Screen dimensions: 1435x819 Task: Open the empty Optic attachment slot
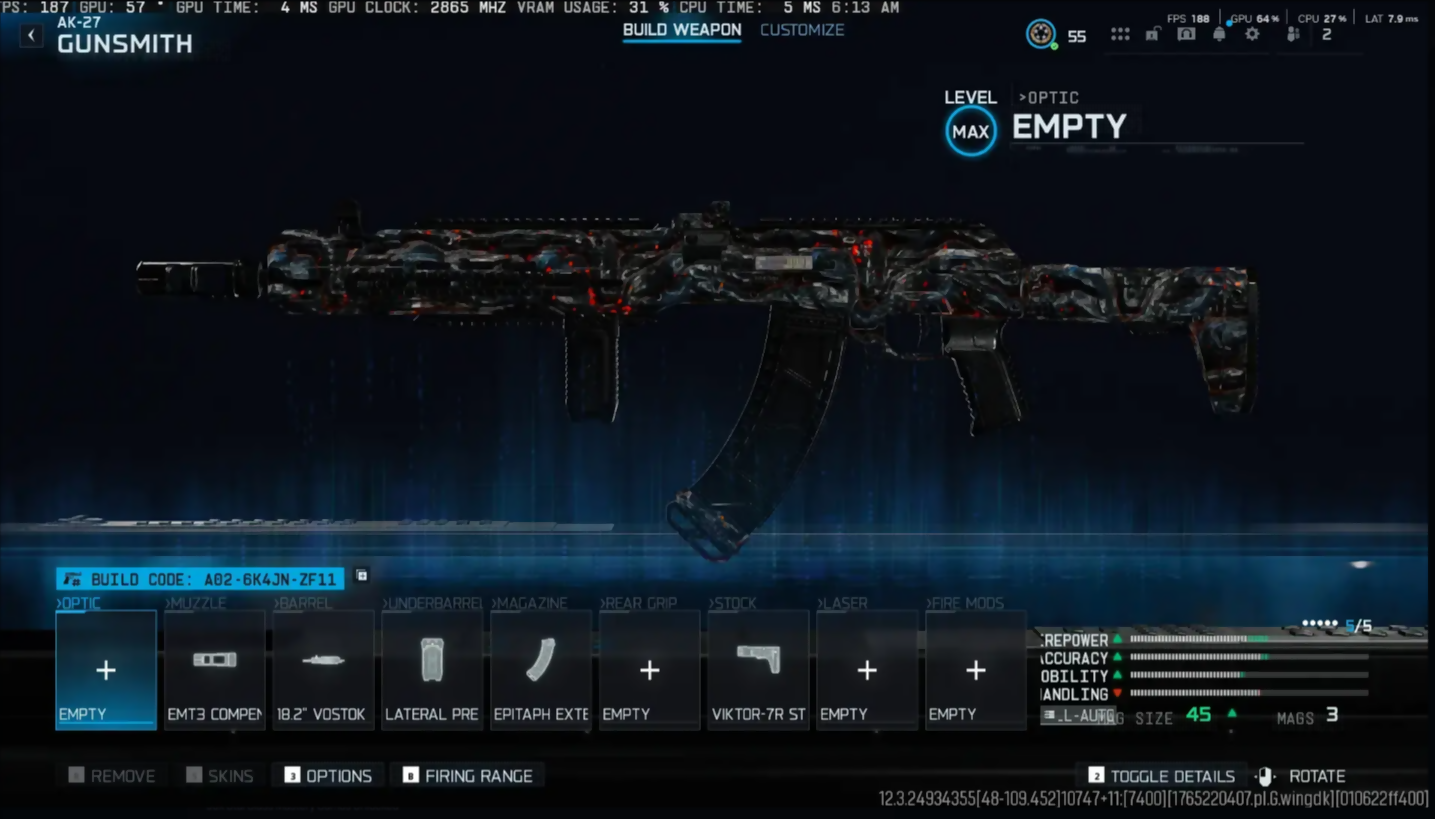click(106, 670)
